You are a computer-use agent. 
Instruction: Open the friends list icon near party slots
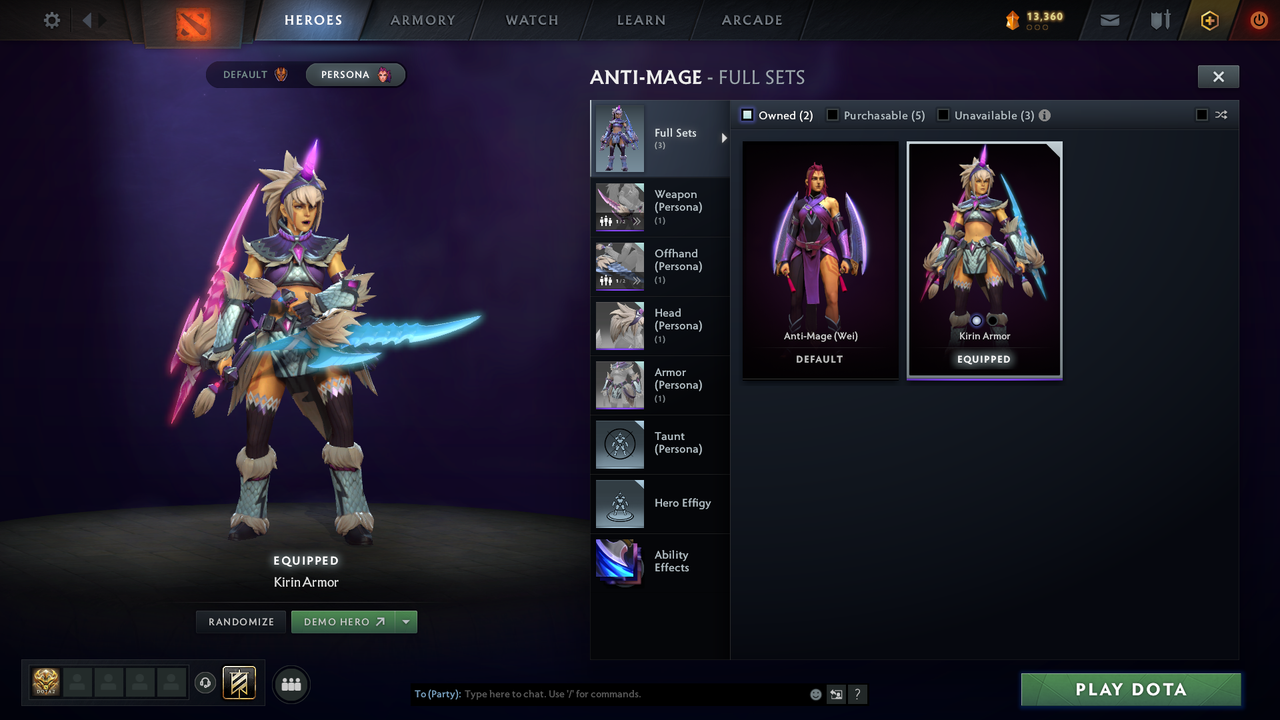pyautogui.click(x=290, y=684)
